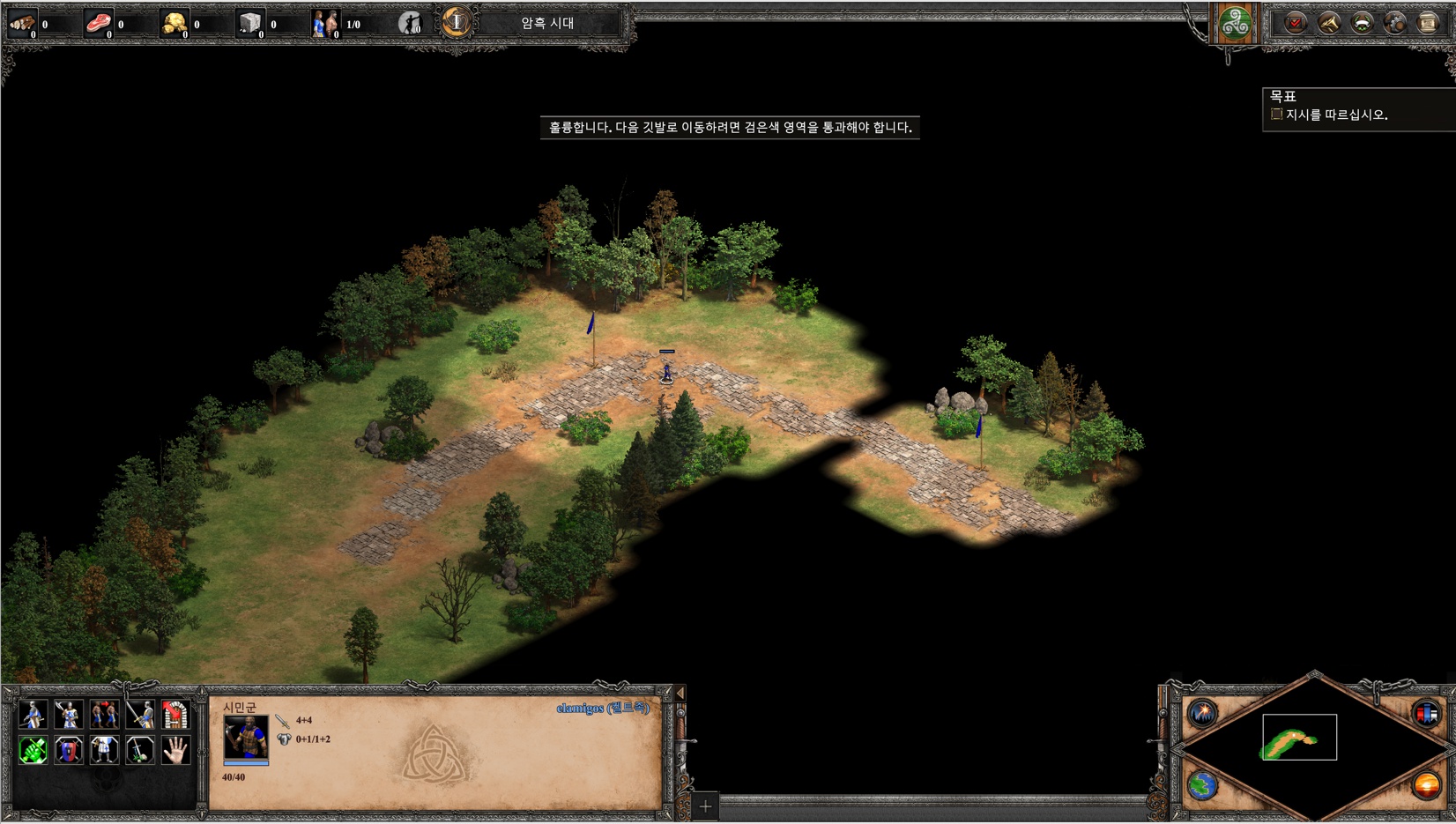Click the attack-move swordsman command
This screenshot has height=824, width=1456.
pos(139,714)
